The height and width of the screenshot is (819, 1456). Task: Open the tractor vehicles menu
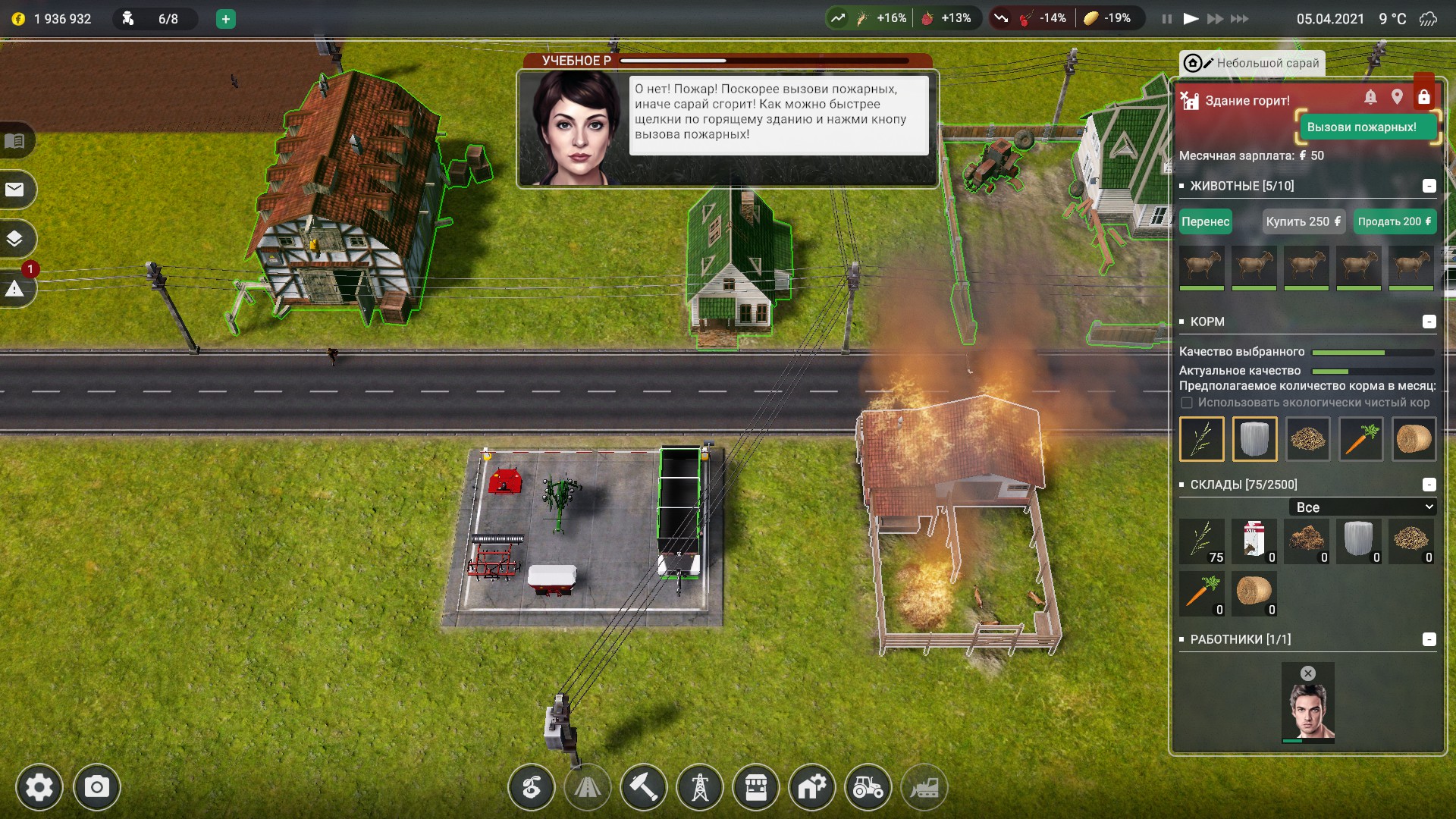pyautogui.click(x=868, y=788)
